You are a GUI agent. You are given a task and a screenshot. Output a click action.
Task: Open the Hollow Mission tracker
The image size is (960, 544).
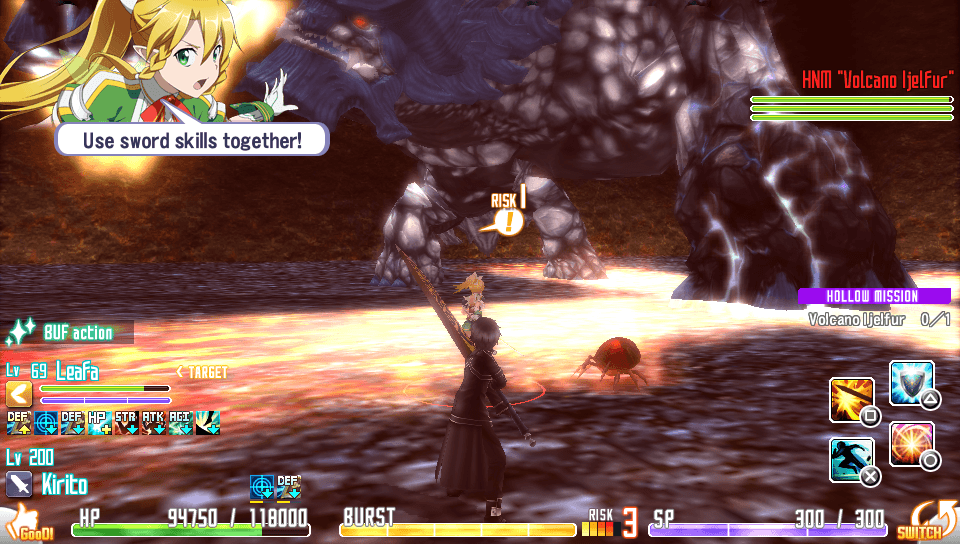(873, 296)
